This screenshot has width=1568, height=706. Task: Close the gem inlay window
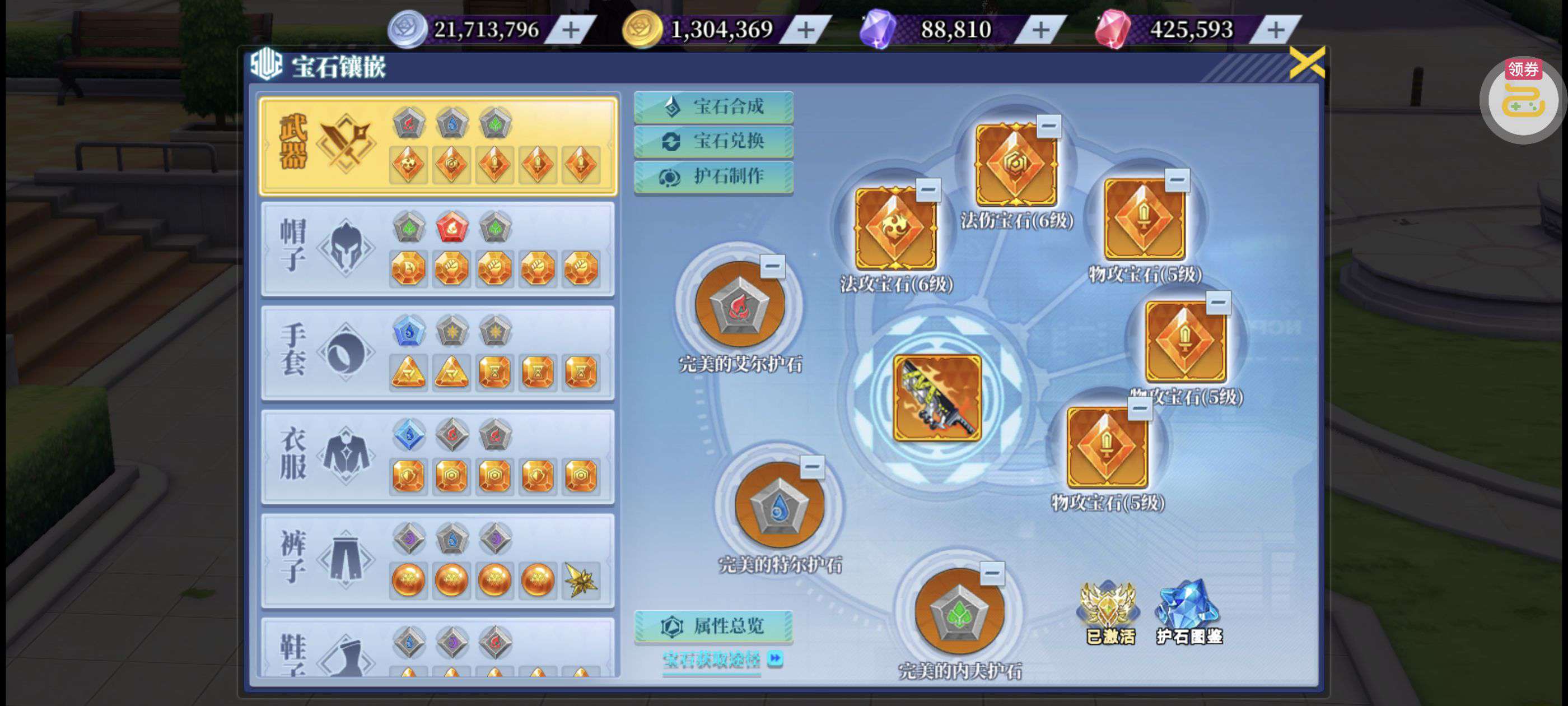coord(1306,63)
